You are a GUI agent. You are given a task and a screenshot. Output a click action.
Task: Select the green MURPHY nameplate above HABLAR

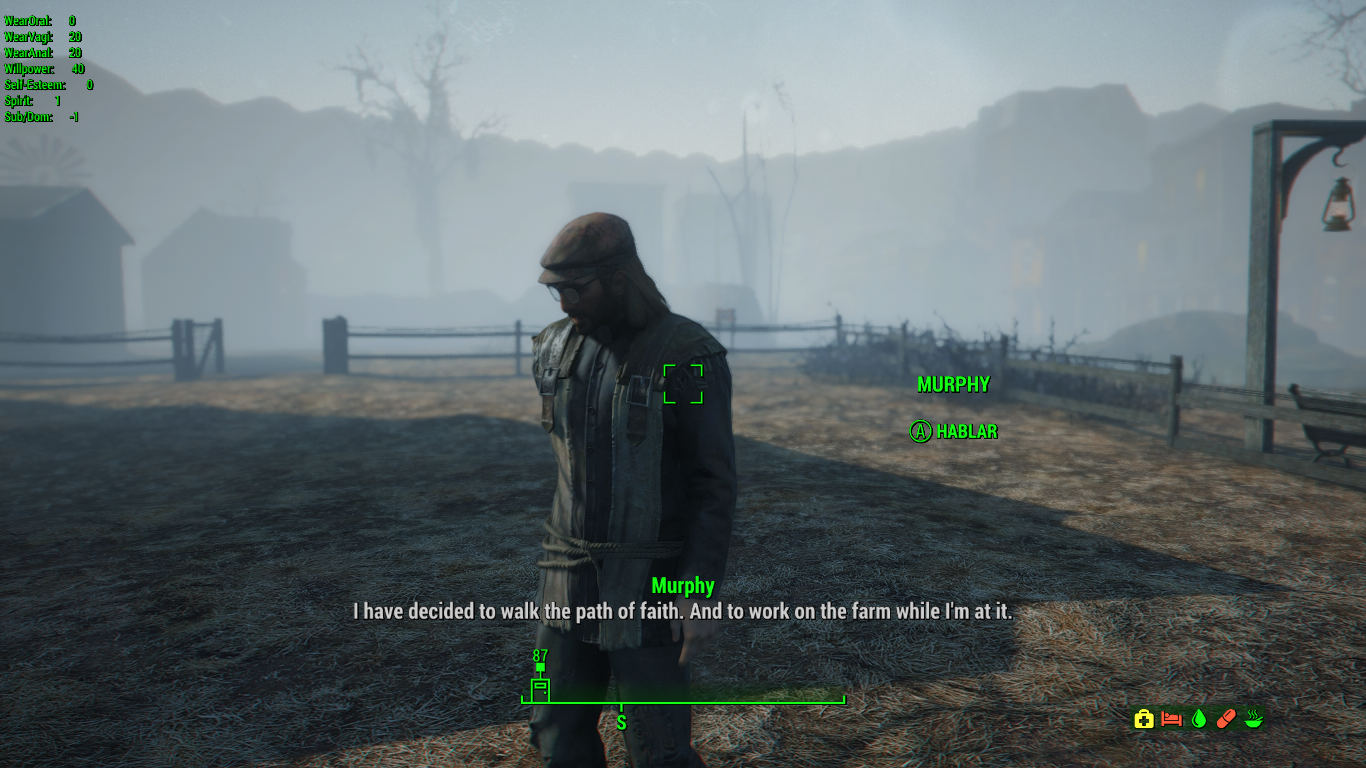(953, 384)
